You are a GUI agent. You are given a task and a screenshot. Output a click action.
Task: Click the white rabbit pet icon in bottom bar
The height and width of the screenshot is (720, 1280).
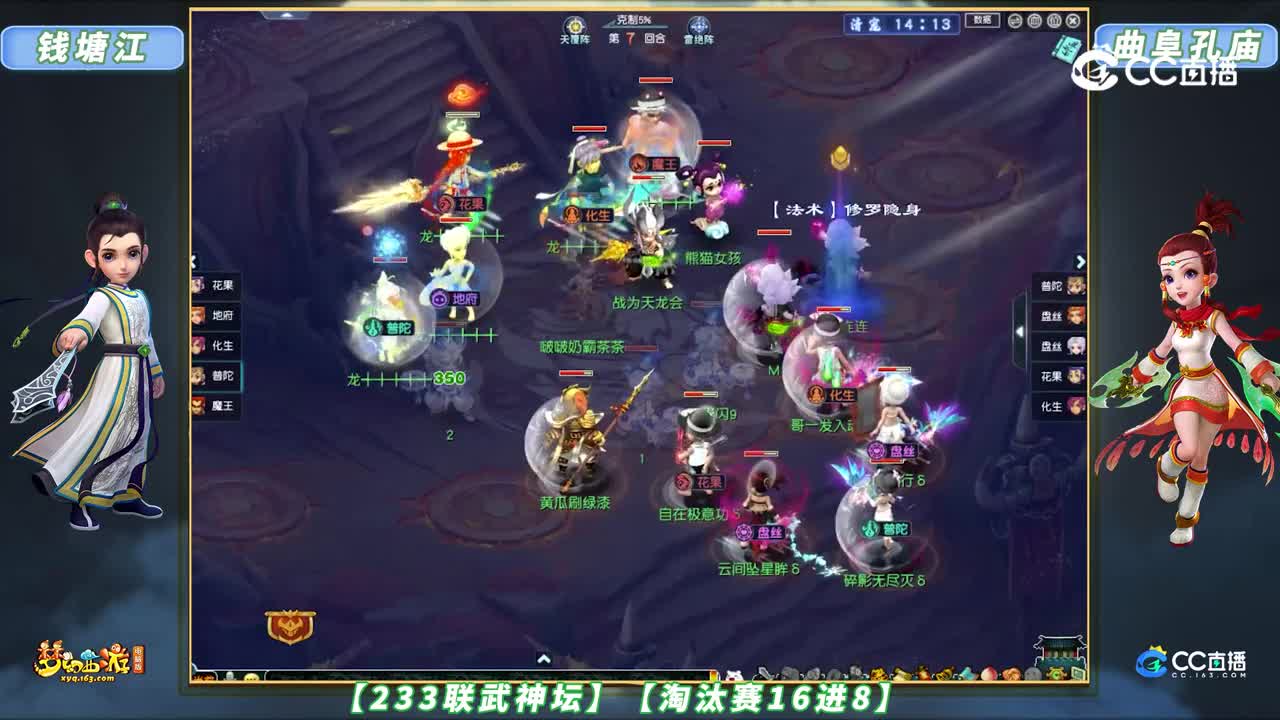[x=733, y=674]
